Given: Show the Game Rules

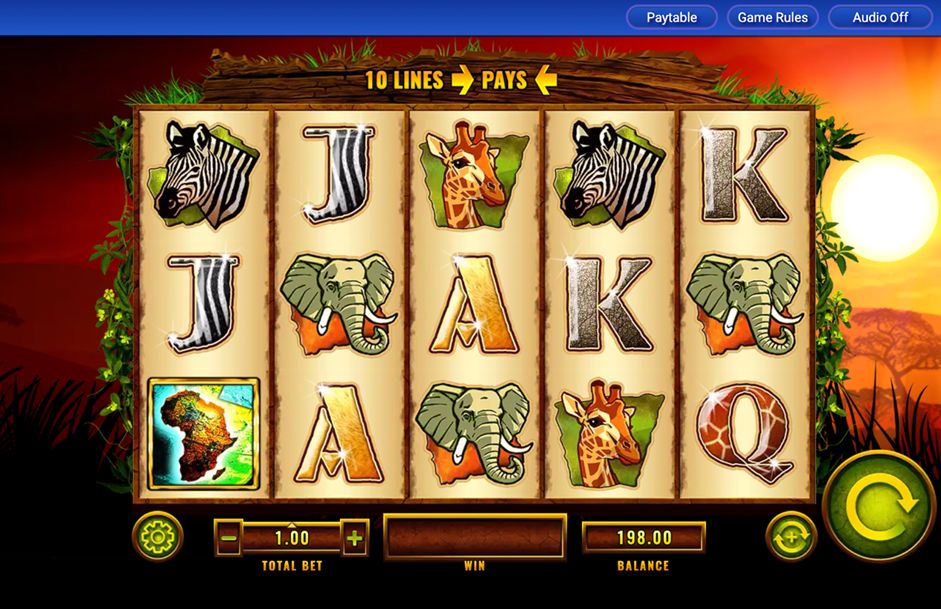Looking at the screenshot, I should click(772, 17).
